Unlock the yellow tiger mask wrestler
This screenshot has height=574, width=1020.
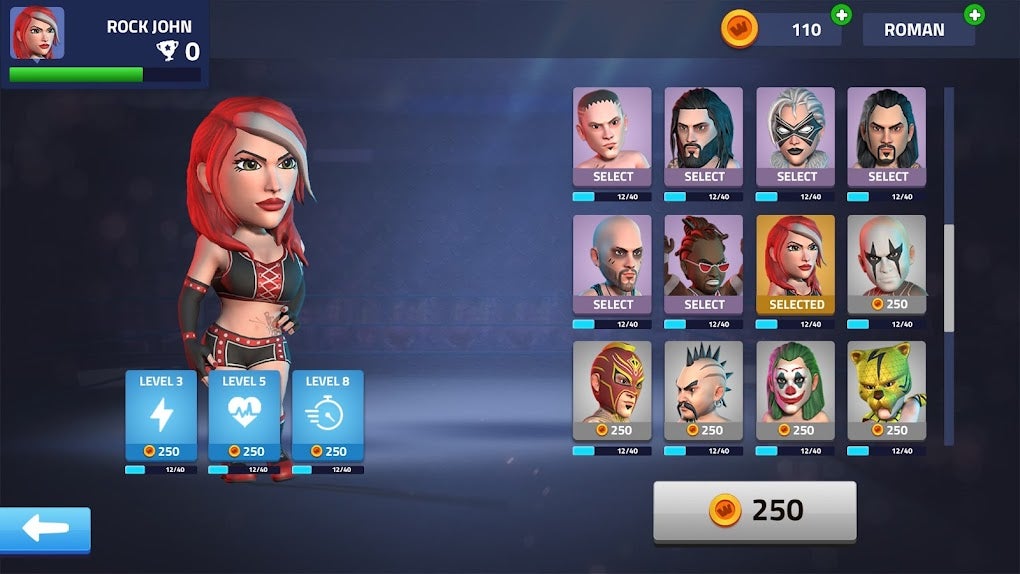pos(887,391)
